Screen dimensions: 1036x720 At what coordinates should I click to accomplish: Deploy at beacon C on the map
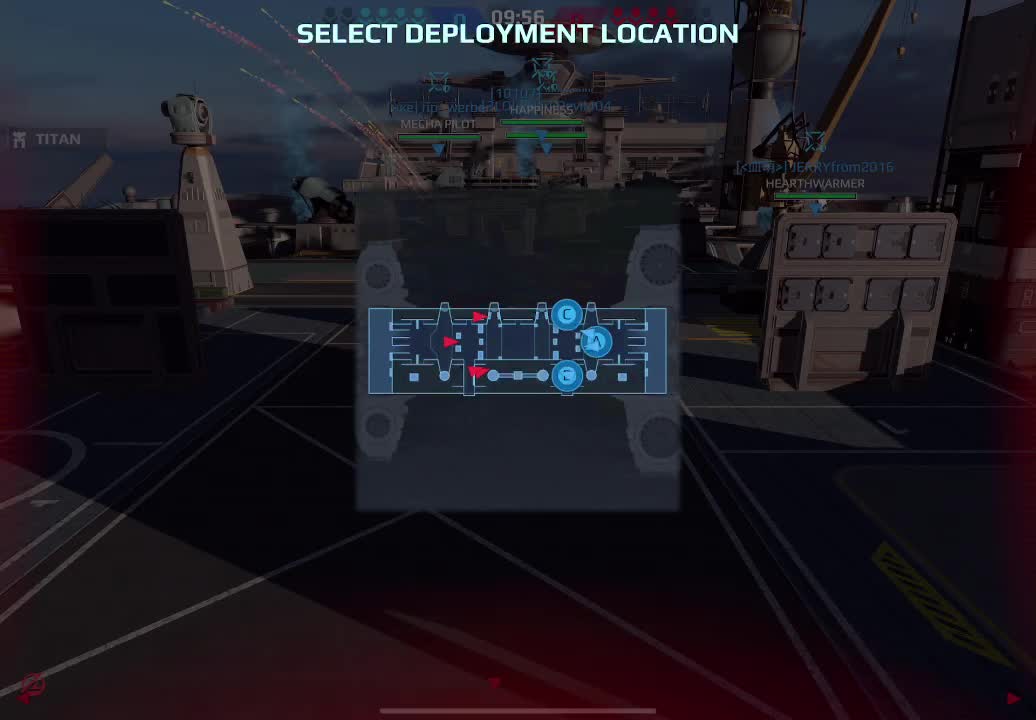coord(567,315)
